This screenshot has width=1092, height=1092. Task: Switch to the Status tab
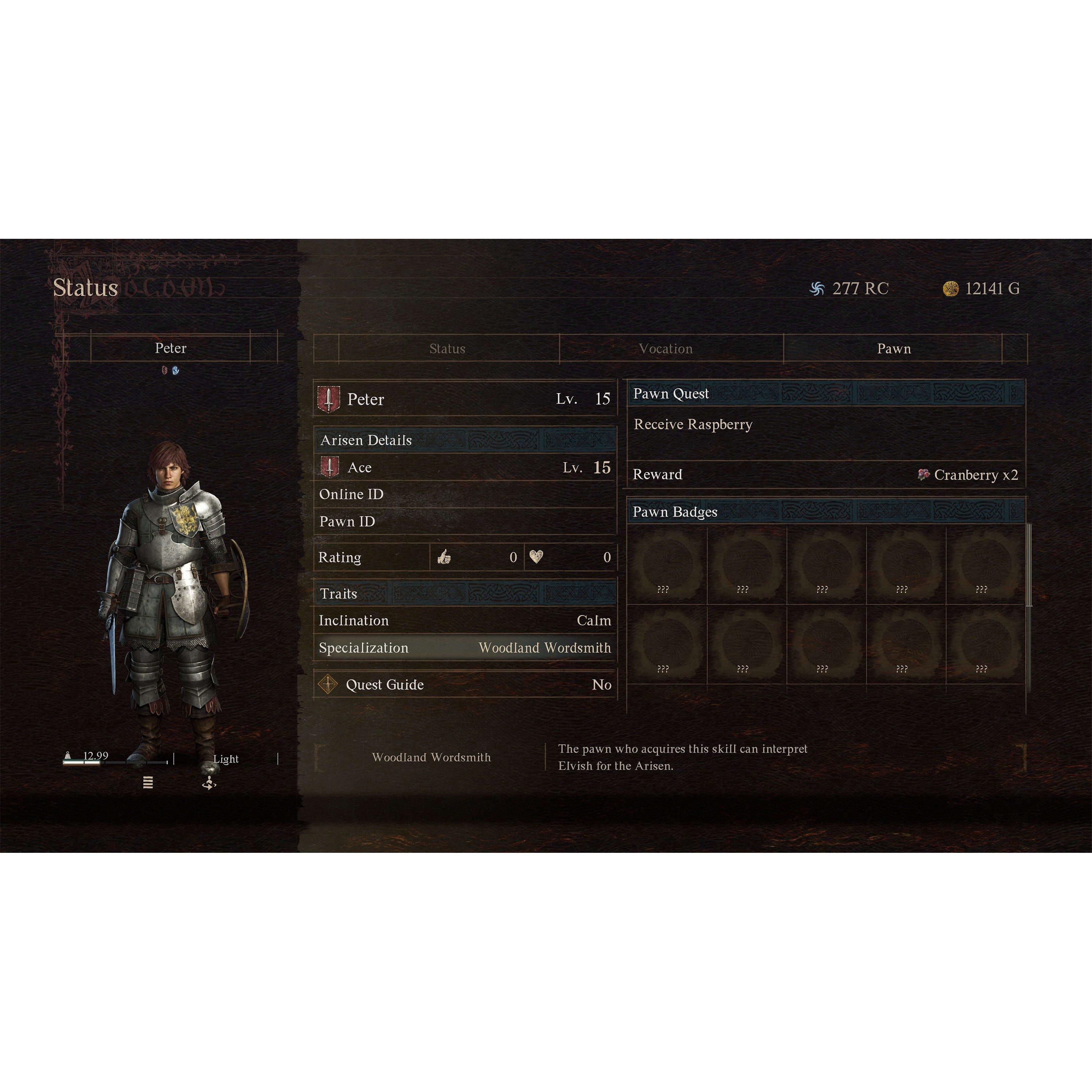(447, 349)
